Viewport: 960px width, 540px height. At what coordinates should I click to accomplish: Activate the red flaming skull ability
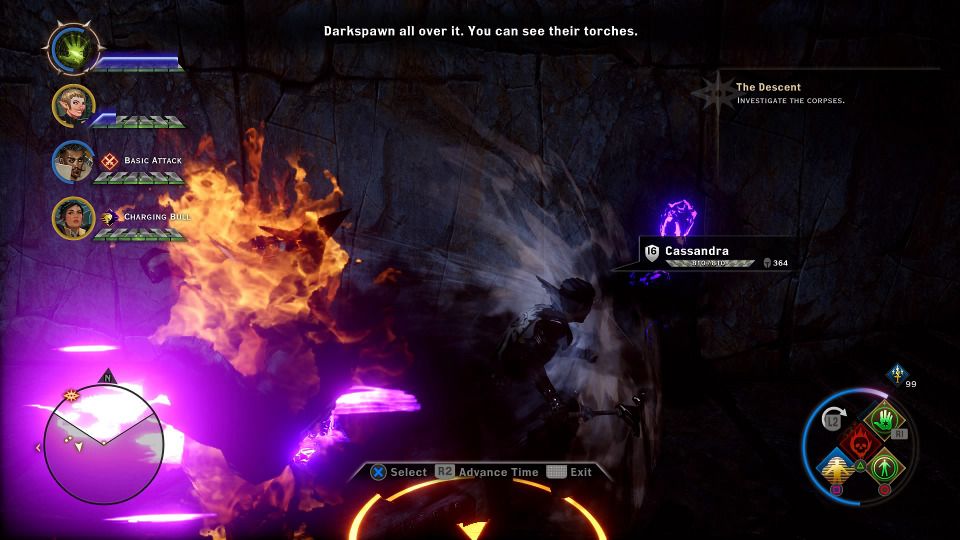tap(857, 442)
